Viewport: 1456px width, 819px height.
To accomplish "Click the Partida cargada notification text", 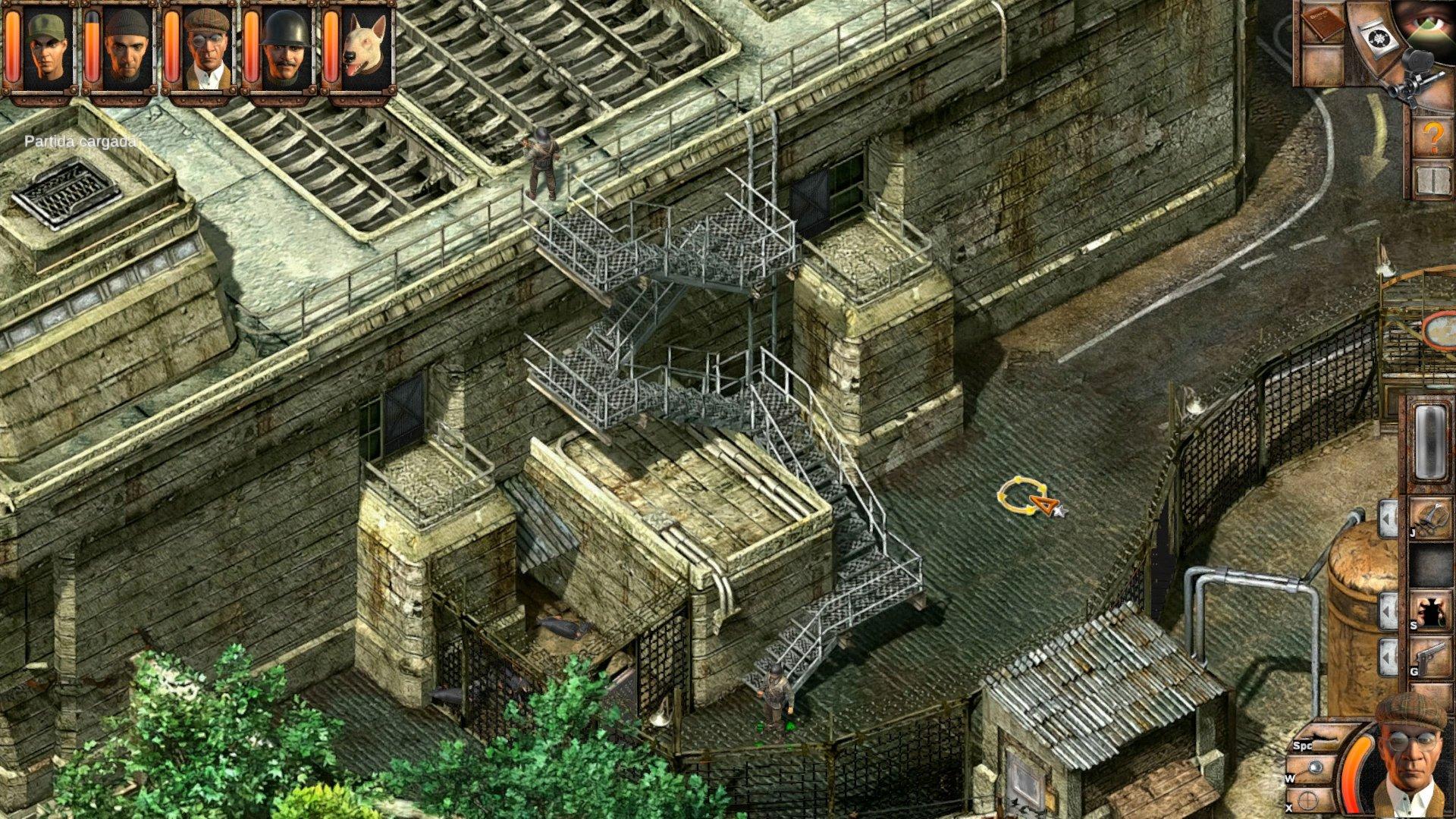I will click(80, 140).
